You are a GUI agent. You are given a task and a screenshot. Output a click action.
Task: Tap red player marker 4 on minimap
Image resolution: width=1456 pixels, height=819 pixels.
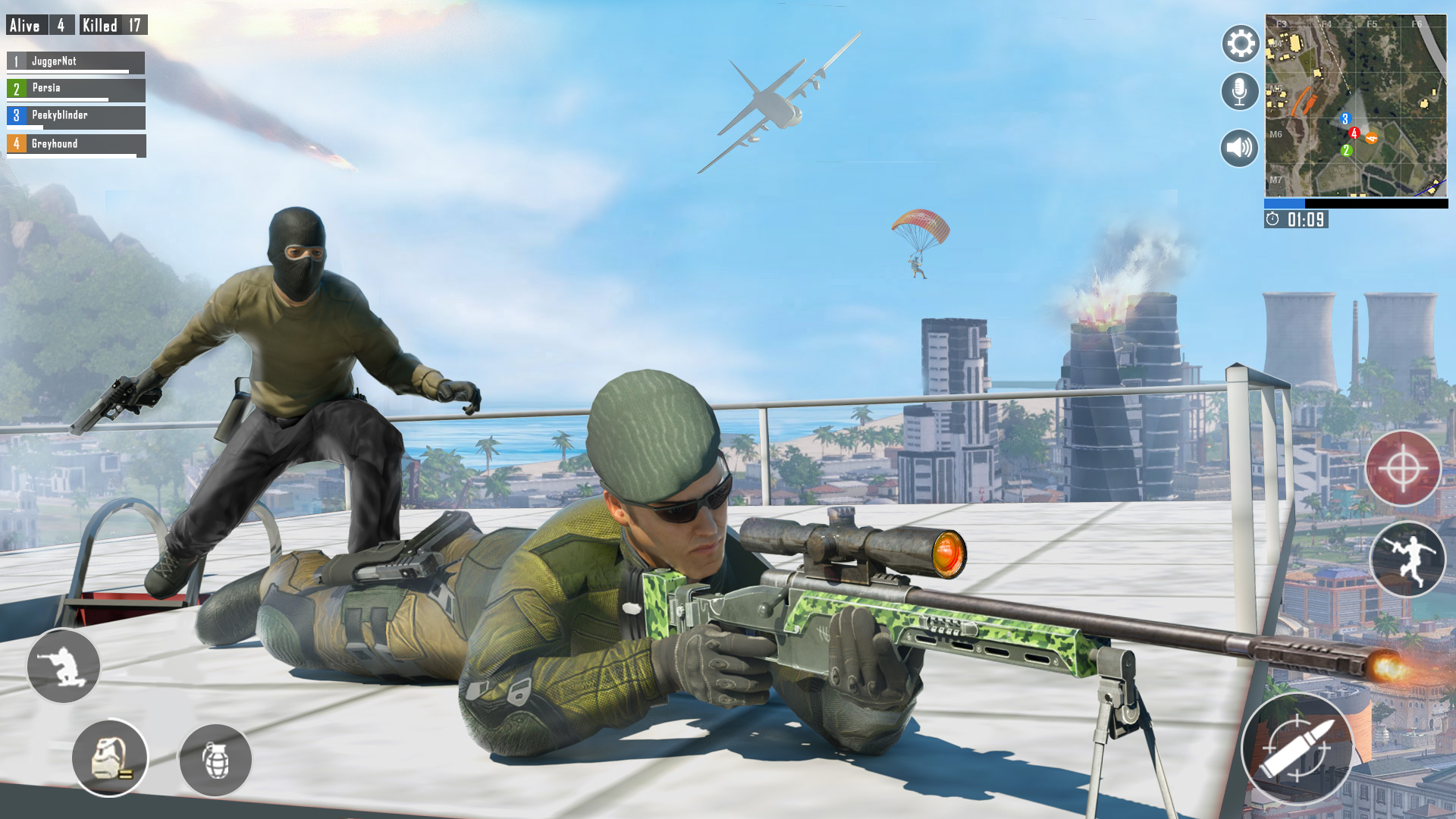click(x=1354, y=132)
